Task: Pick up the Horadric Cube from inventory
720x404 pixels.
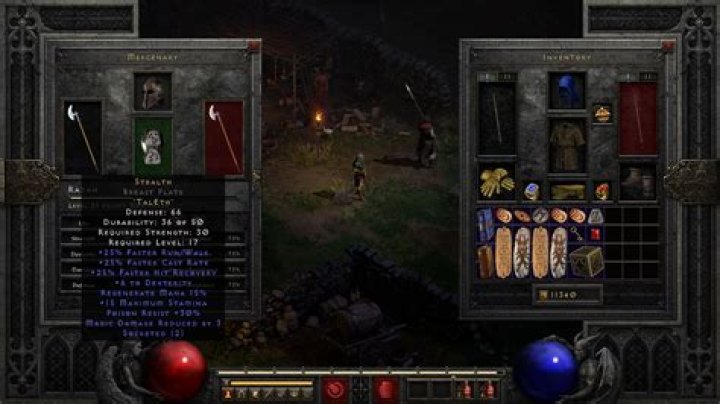Action: tap(585, 262)
